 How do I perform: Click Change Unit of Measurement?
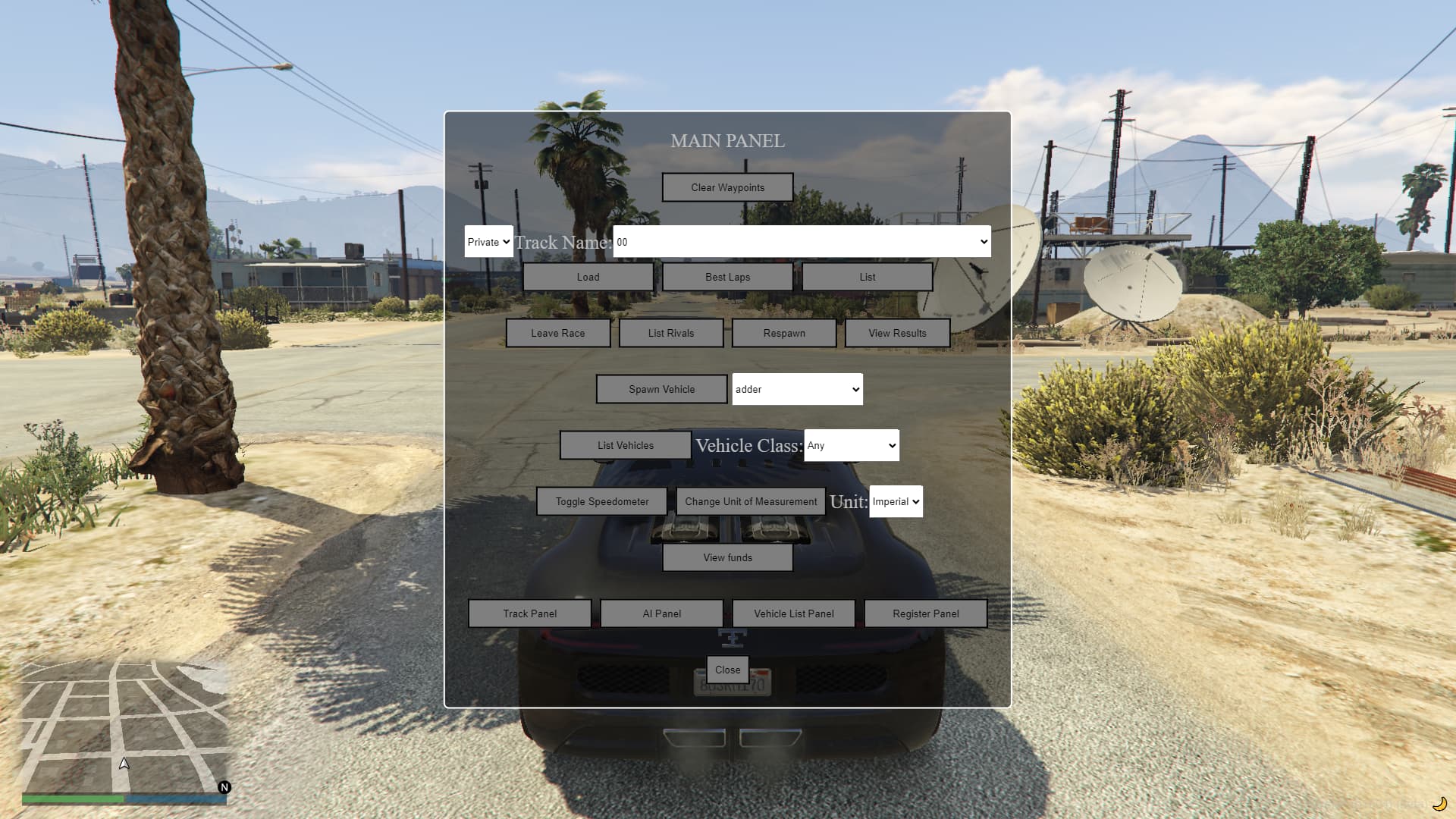tap(750, 501)
